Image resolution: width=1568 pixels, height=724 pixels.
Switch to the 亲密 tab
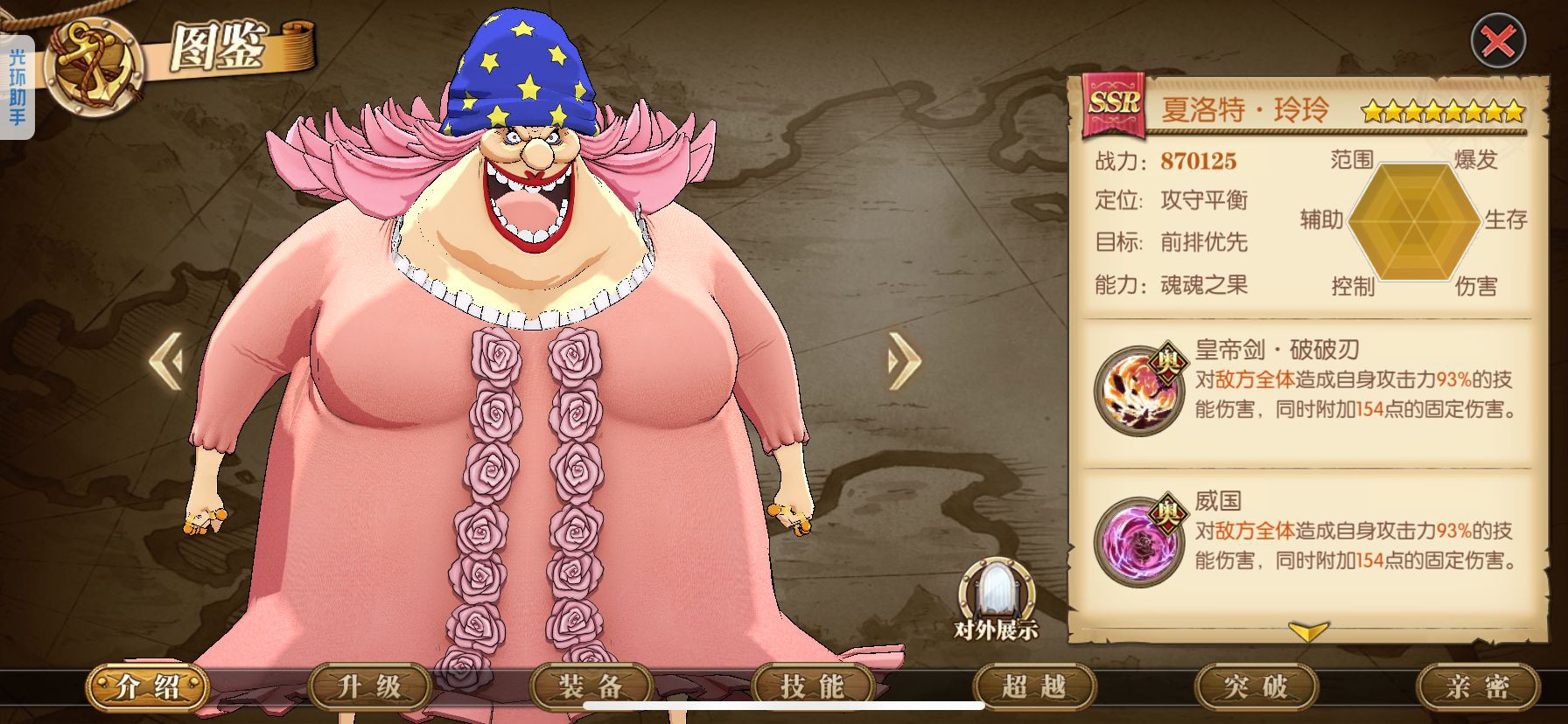point(1476,686)
